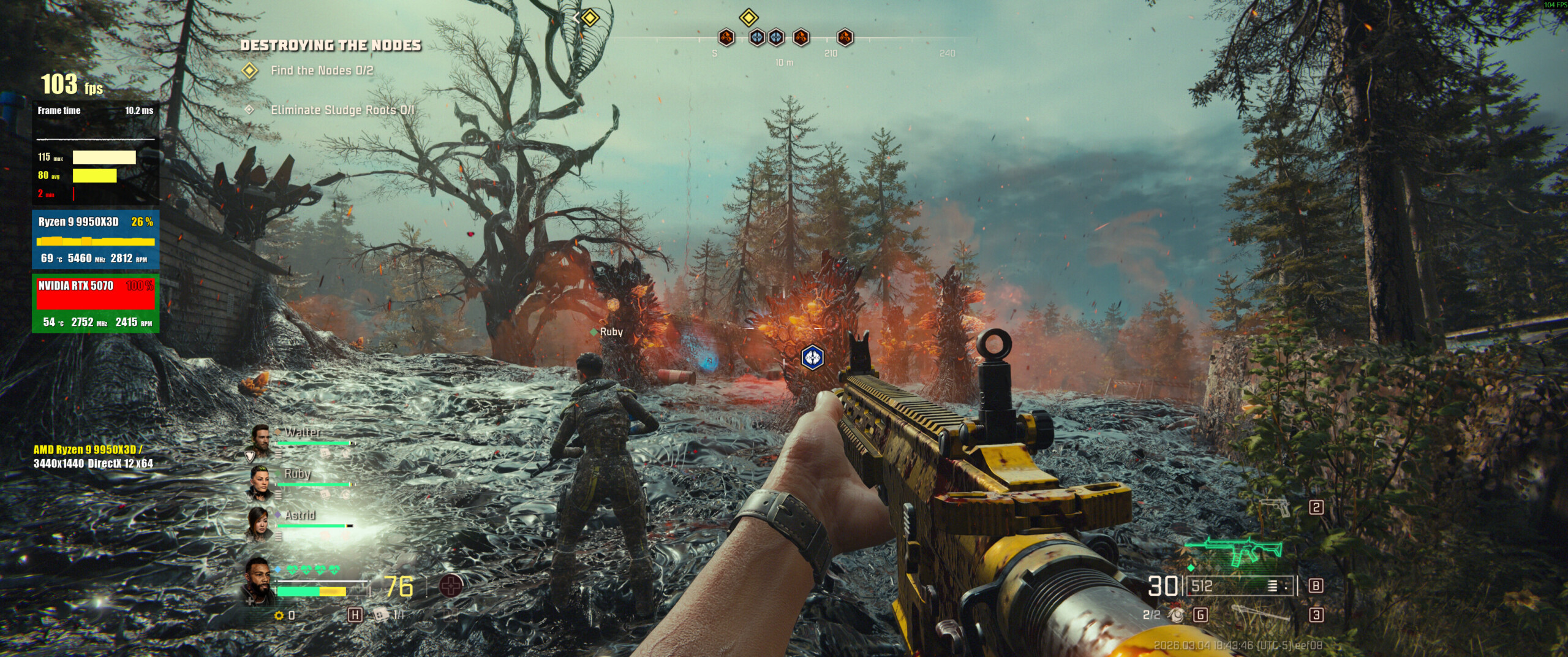Click the Ryzen 9 9950X3D overlay panel
1568x657 pixels.
pos(96,240)
